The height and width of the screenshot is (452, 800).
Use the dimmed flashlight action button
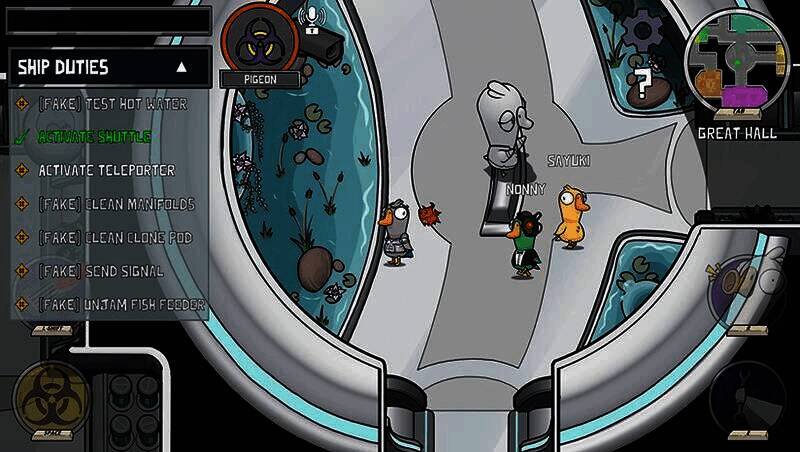(x=748, y=397)
